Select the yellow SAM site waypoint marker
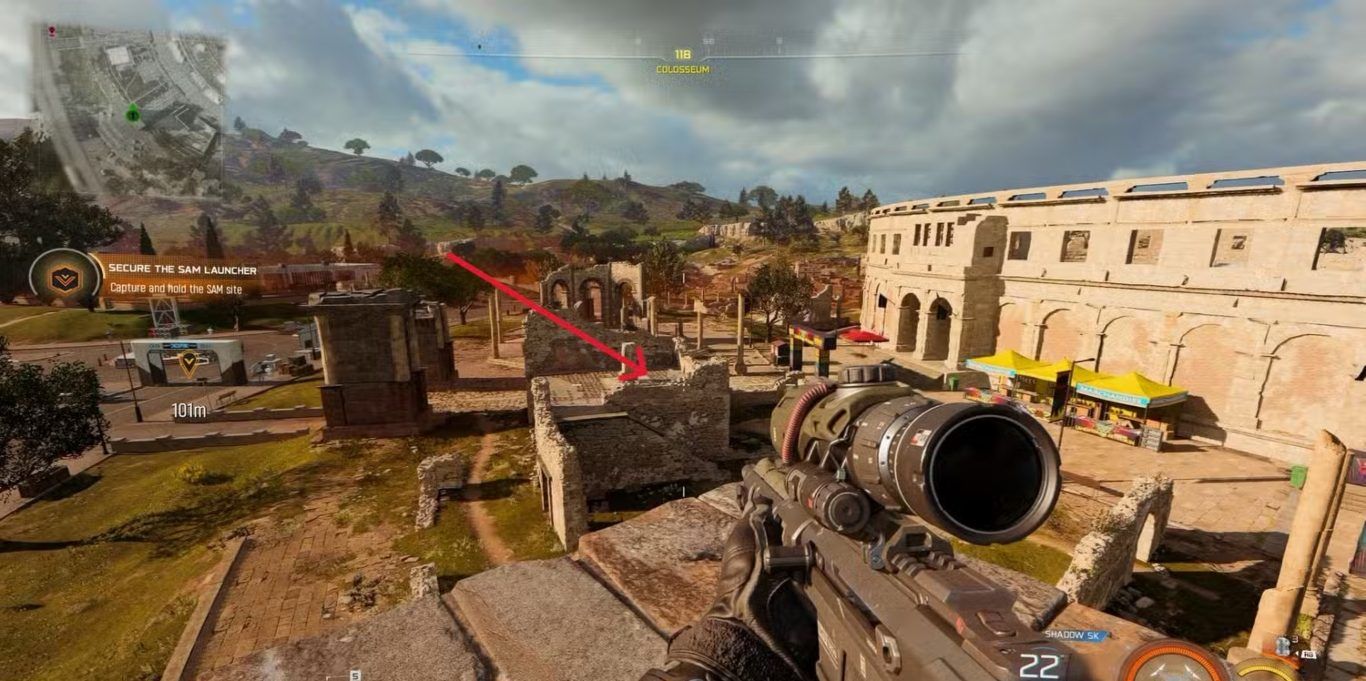1366x681 pixels. pyautogui.click(x=188, y=363)
